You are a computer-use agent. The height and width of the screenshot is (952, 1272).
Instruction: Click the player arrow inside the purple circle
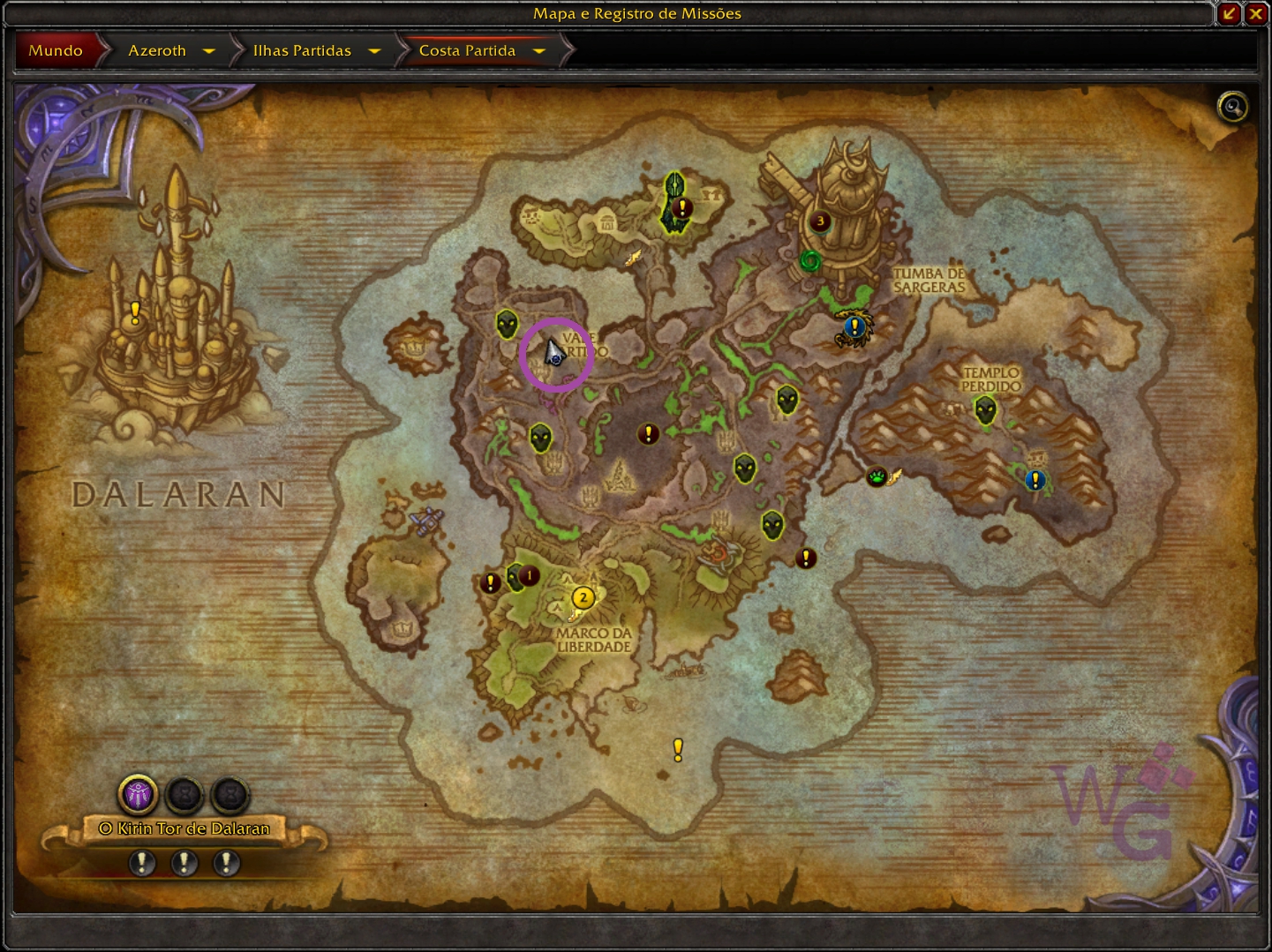tap(554, 354)
